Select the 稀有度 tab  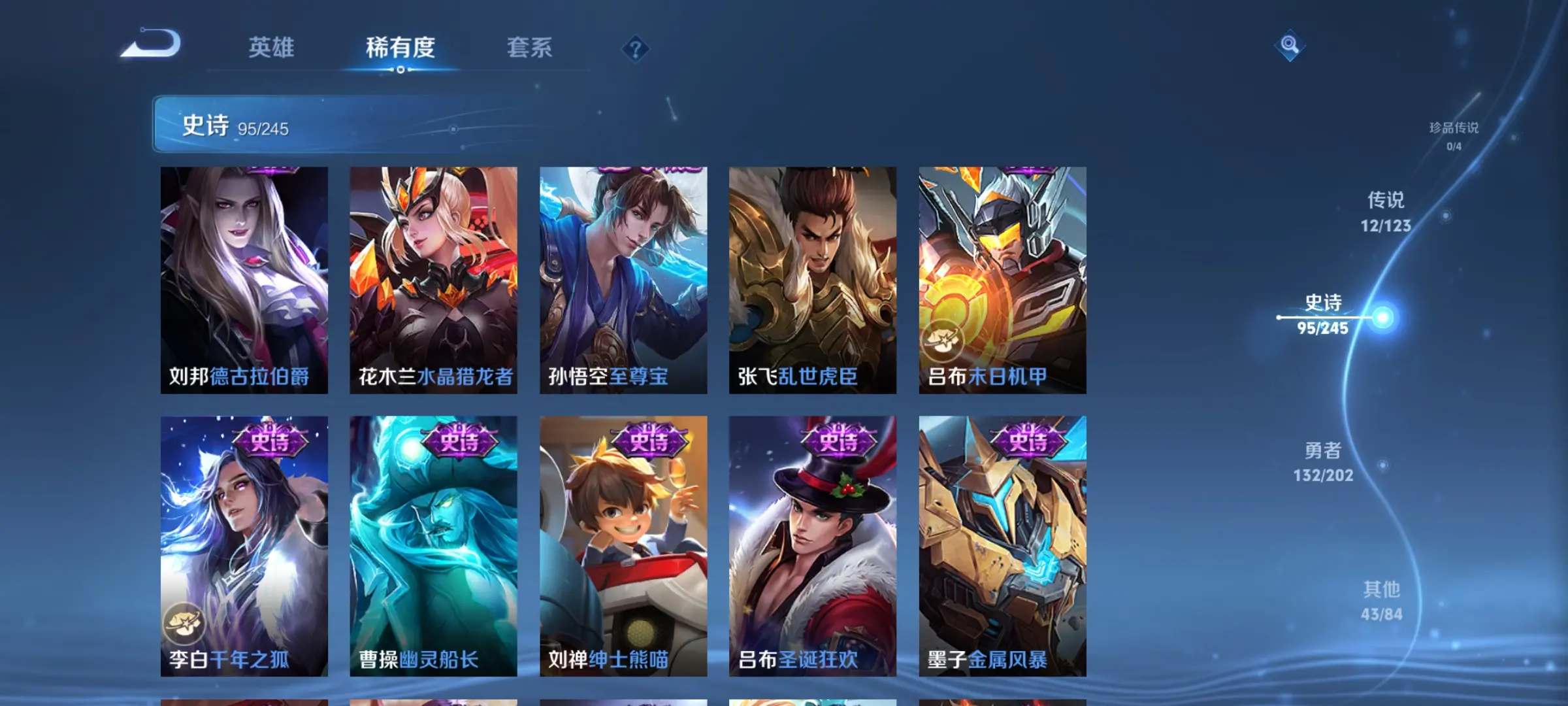(x=400, y=48)
